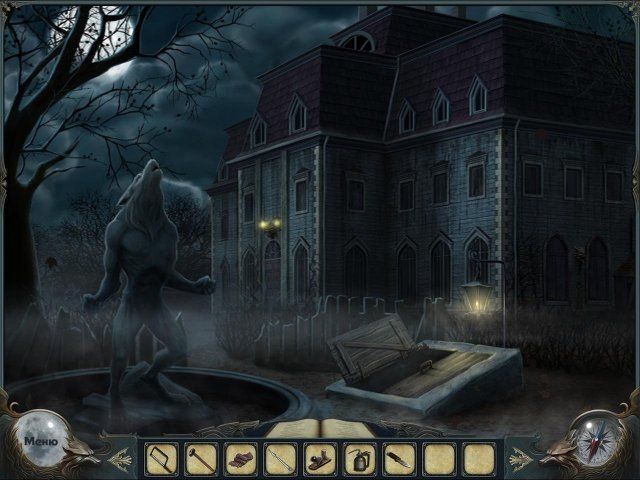The width and height of the screenshot is (640, 480).
Task: Choose the brown gloves inventory item
Action: pyautogui.click(x=241, y=458)
